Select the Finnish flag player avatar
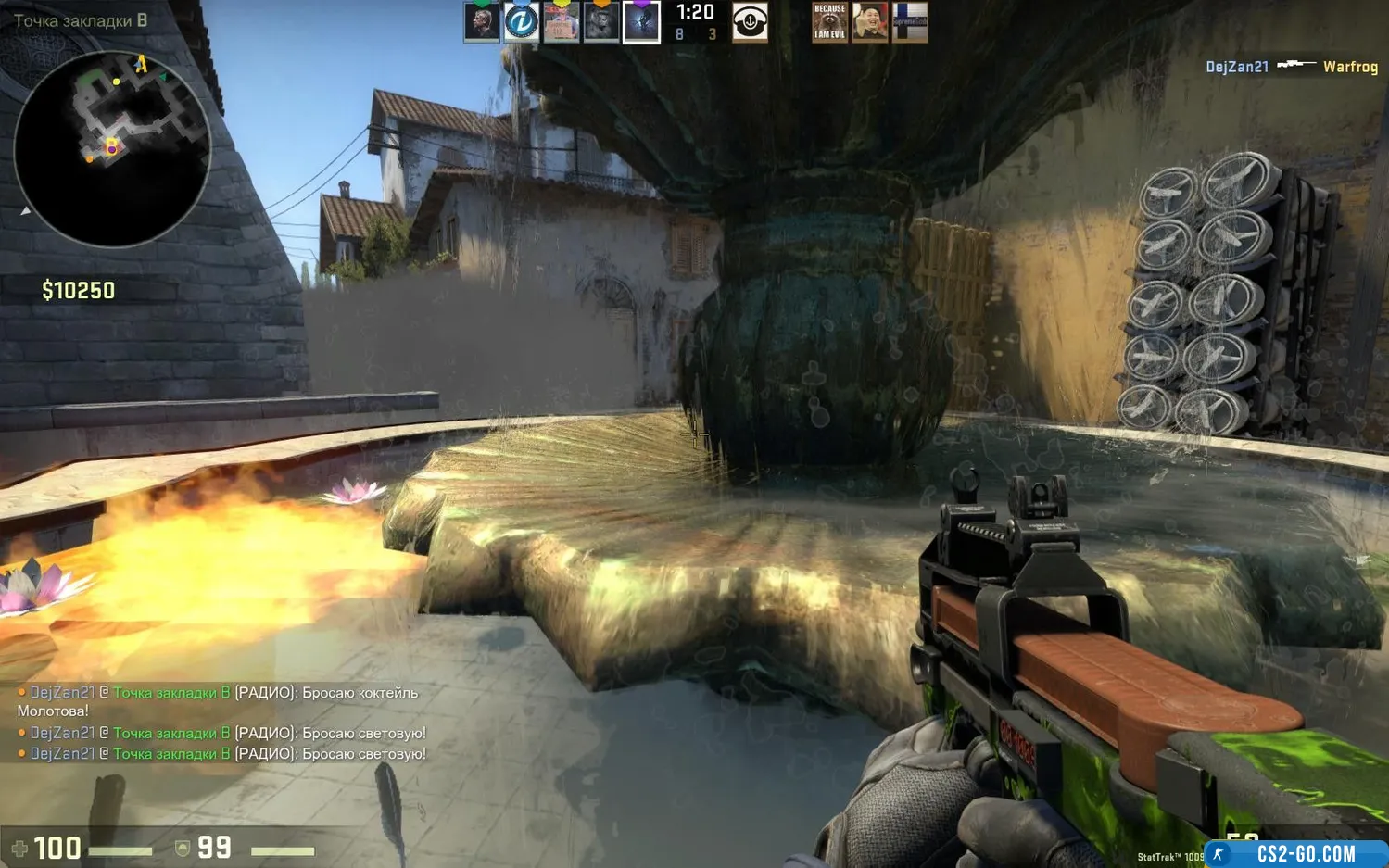The height and width of the screenshot is (868, 1389). (909, 22)
